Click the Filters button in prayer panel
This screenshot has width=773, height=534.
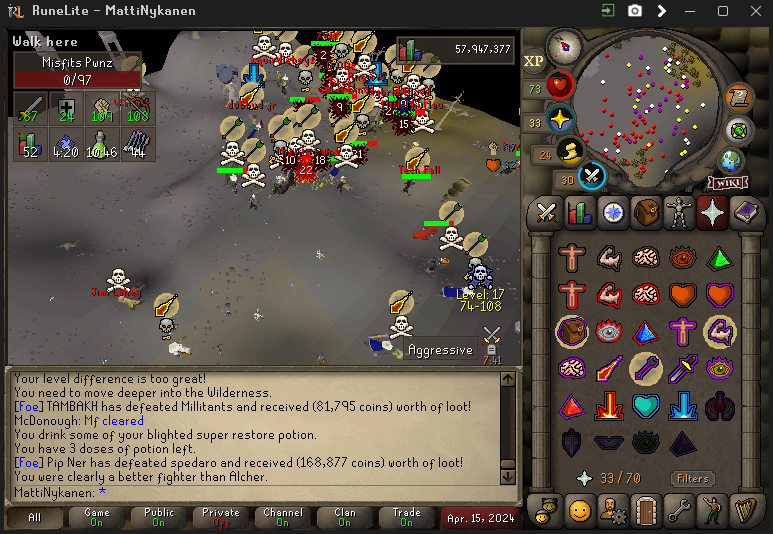[x=692, y=479]
